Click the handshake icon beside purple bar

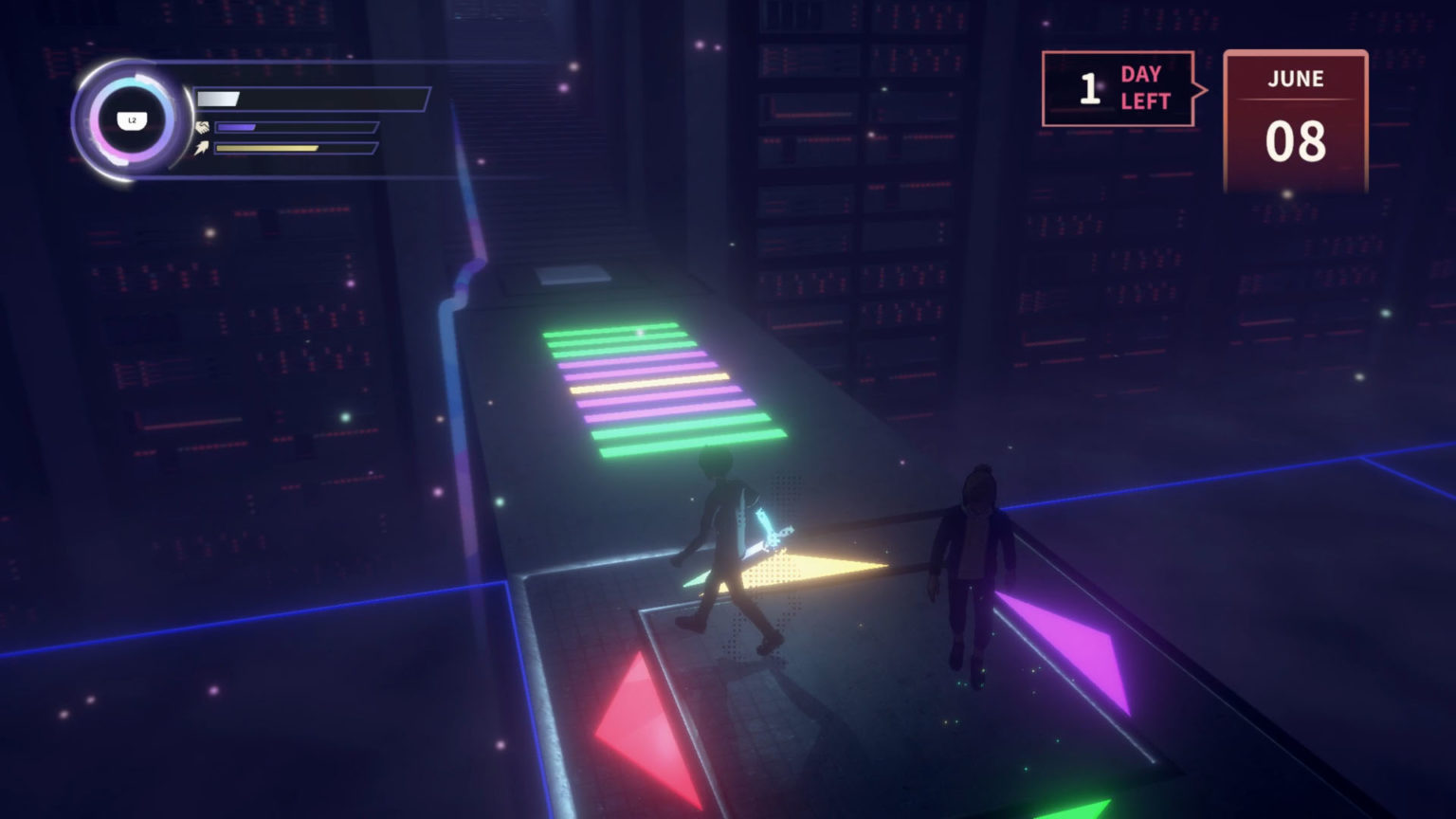(x=202, y=127)
